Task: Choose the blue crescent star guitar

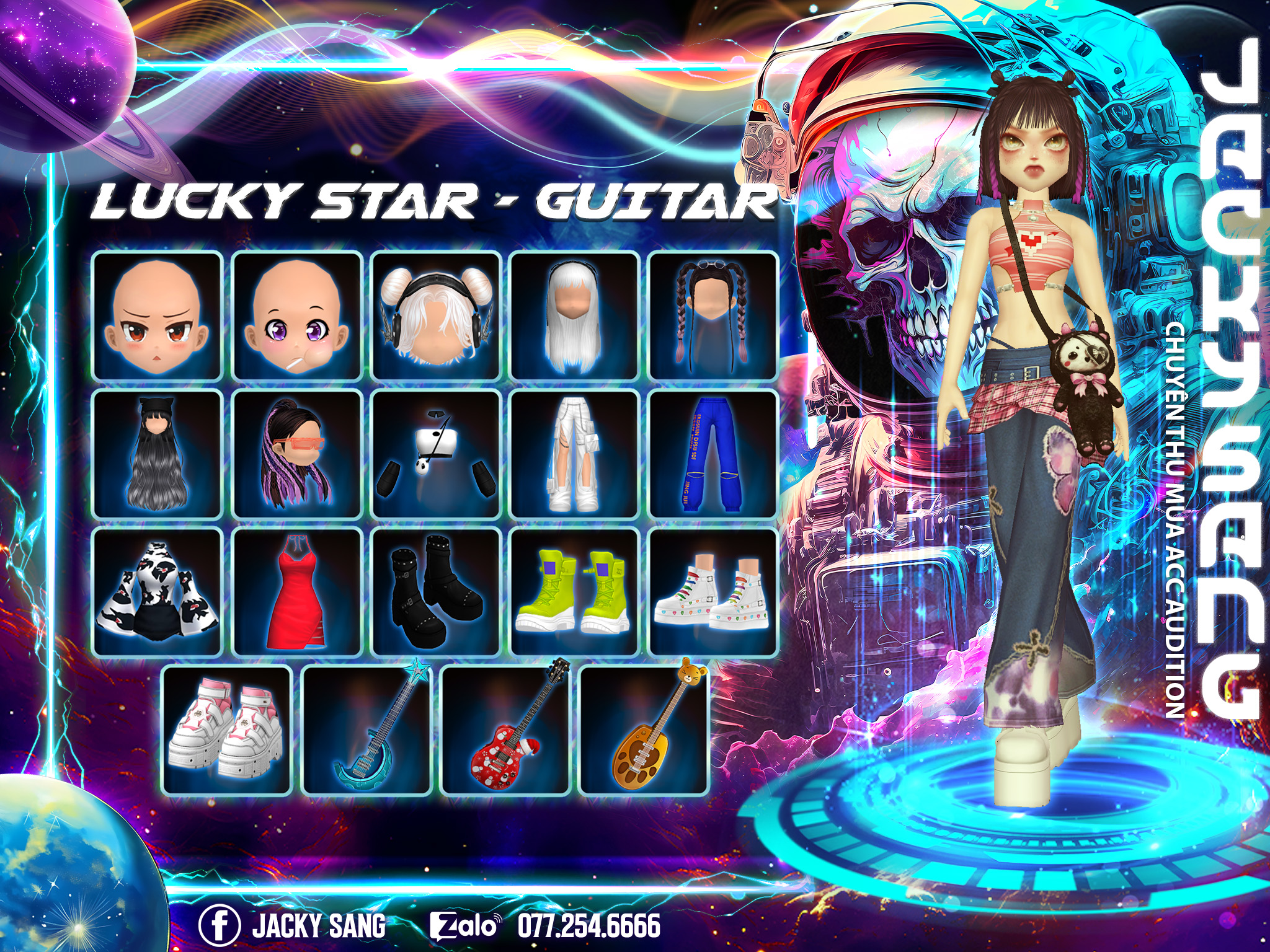Action: pyautogui.click(x=366, y=730)
